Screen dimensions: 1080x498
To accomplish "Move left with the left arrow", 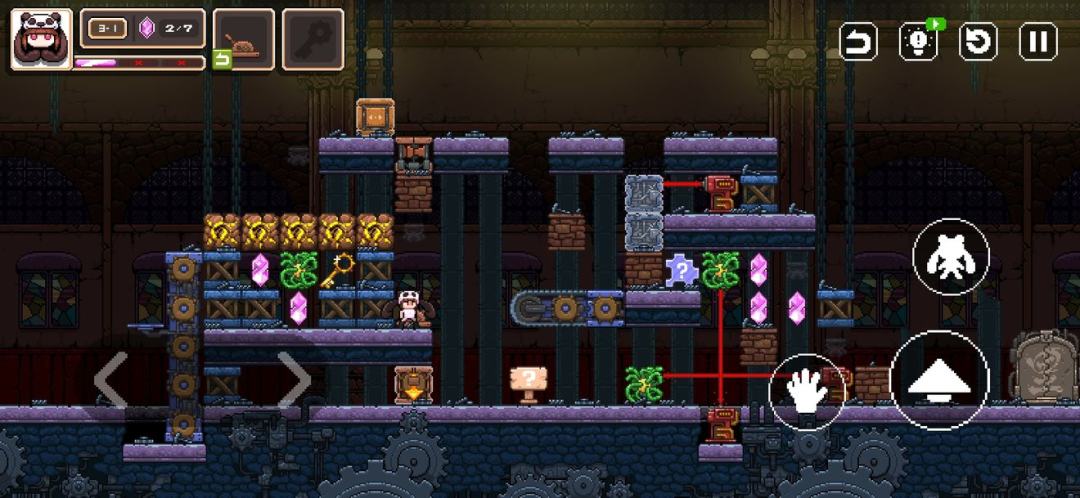I will (110, 380).
